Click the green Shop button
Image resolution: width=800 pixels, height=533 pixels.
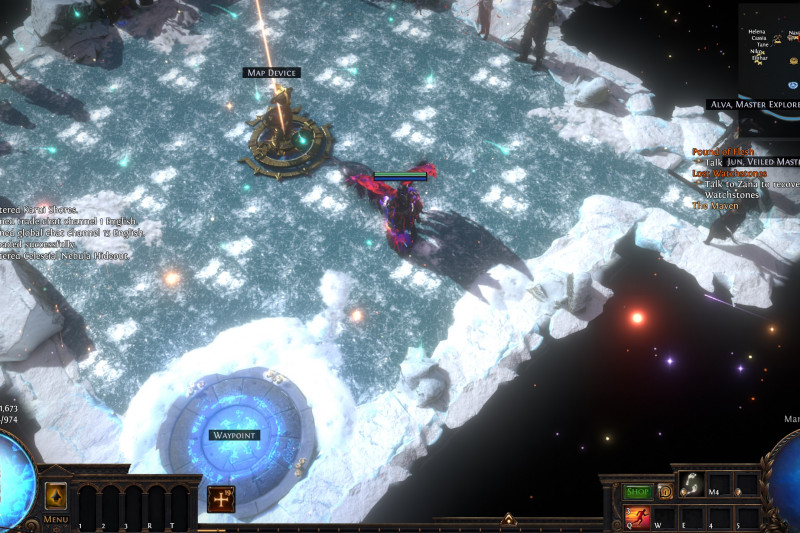tap(637, 491)
